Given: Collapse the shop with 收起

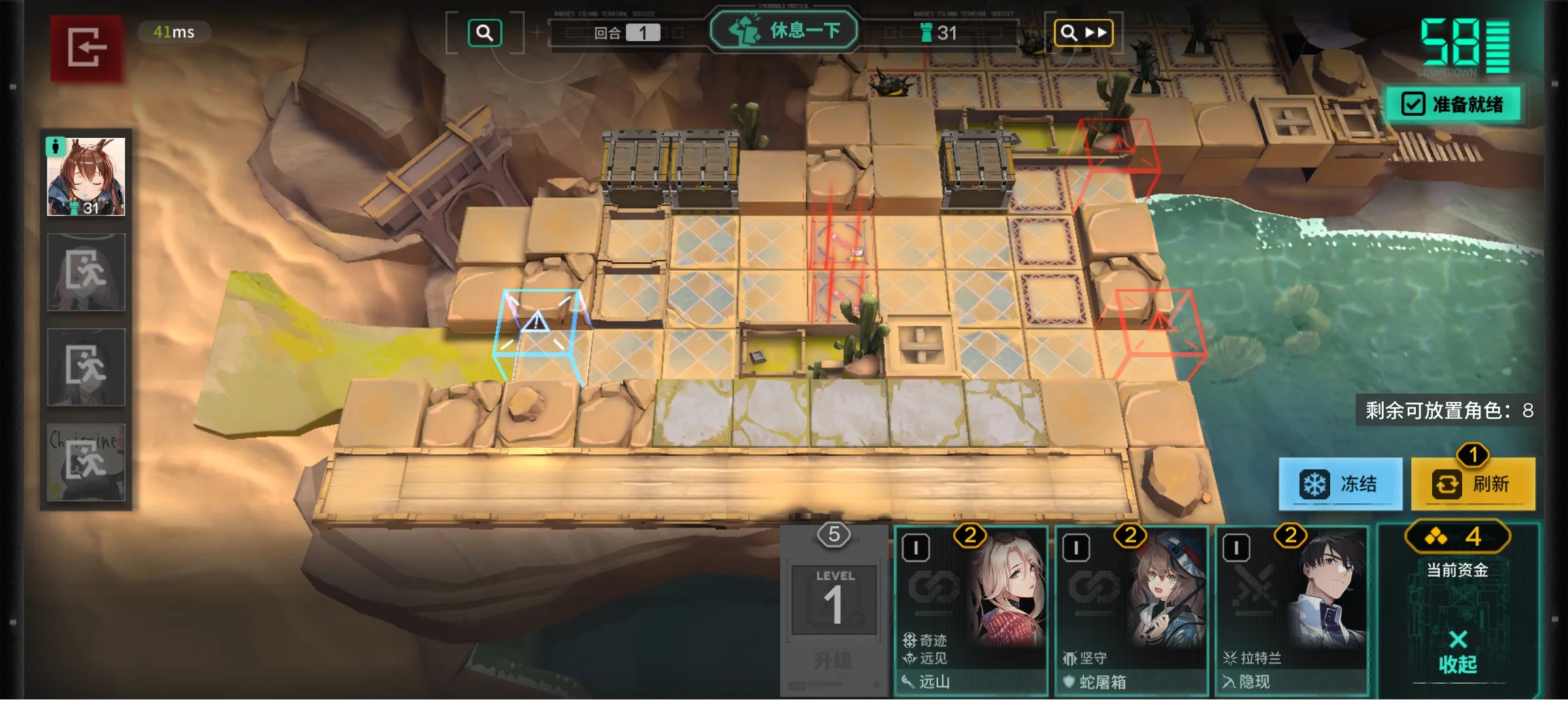Looking at the screenshot, I should (x=1458, y=652).
